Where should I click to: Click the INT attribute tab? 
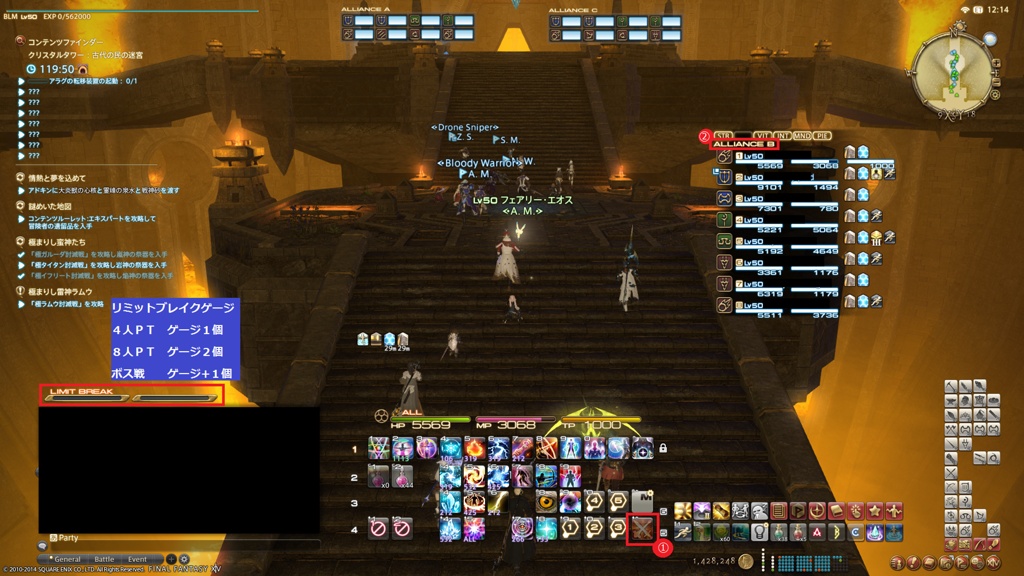783,134
